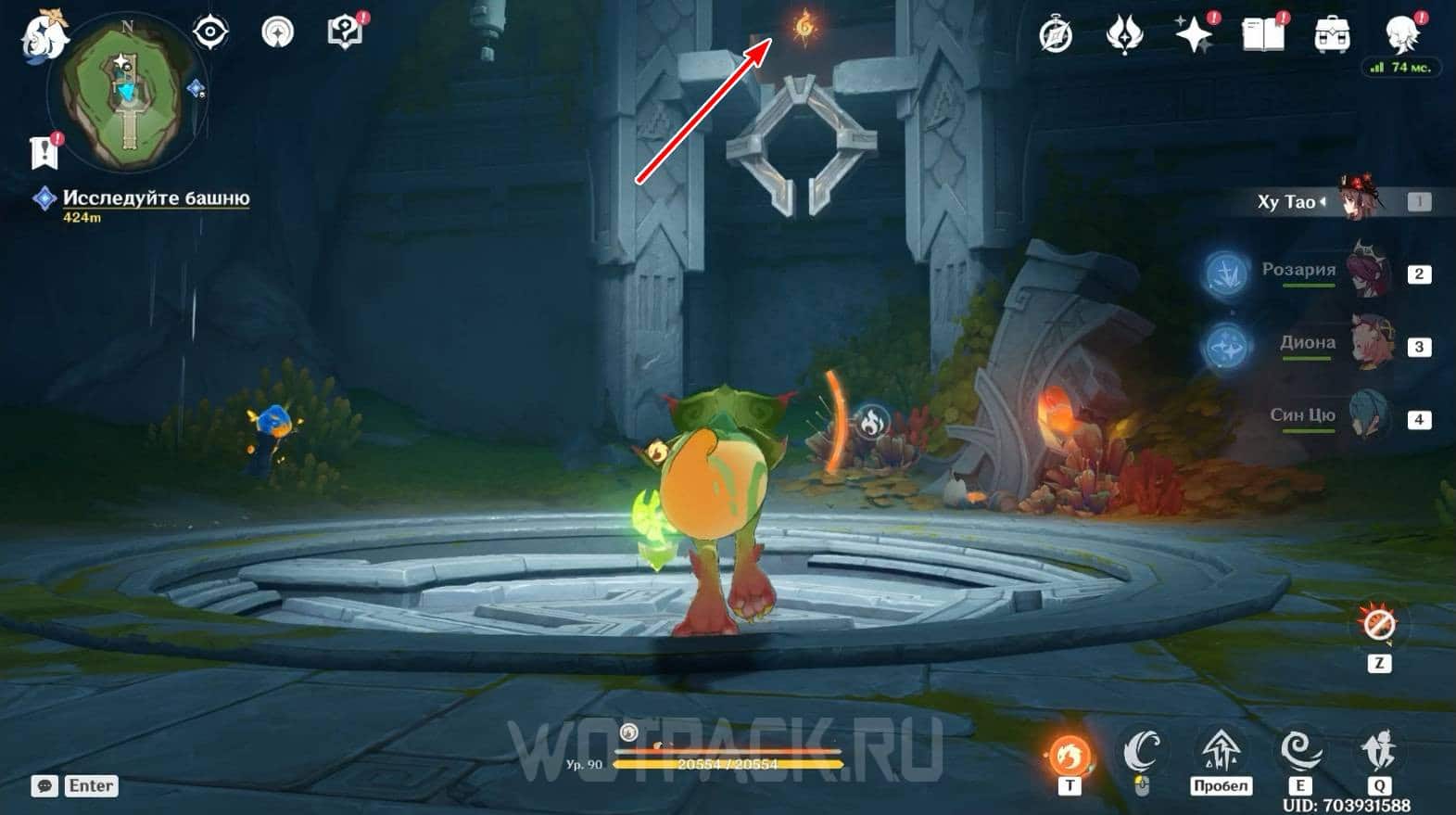Open the inventory backpack
The image size is (1456, 815).
click(1332, 35)
